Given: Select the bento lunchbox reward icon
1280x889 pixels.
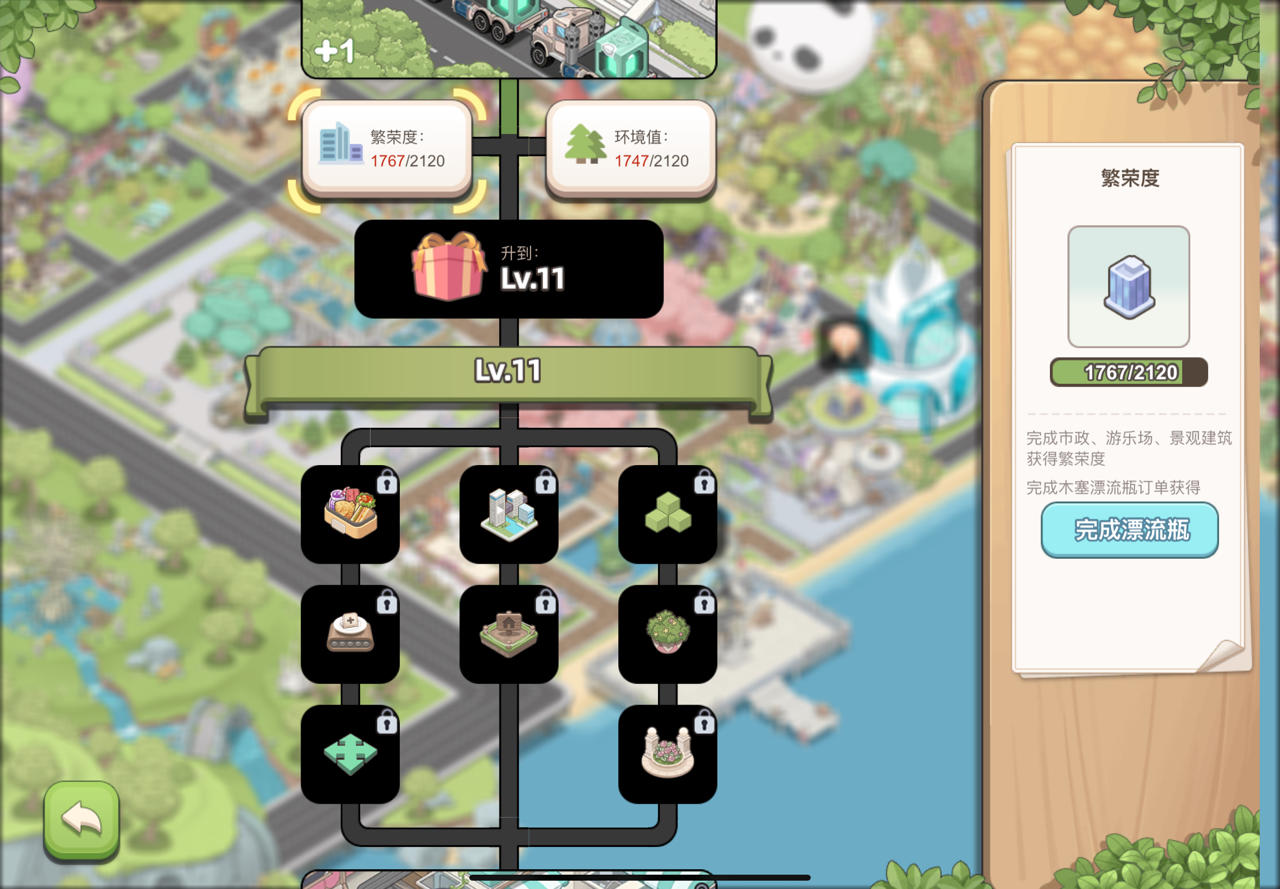Looking at the screenshot, I should click(x=351, y=515).
